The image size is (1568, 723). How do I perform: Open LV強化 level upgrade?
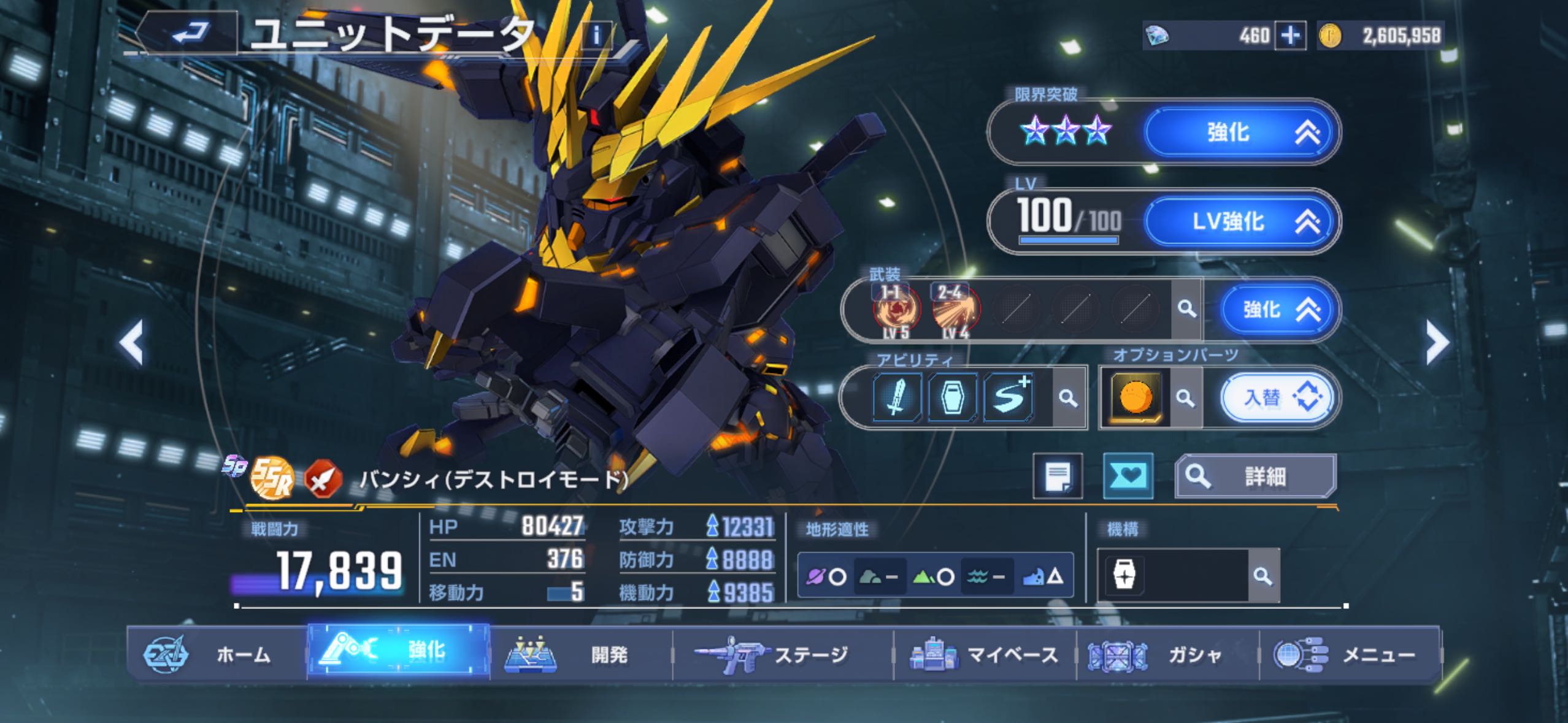1240,221
